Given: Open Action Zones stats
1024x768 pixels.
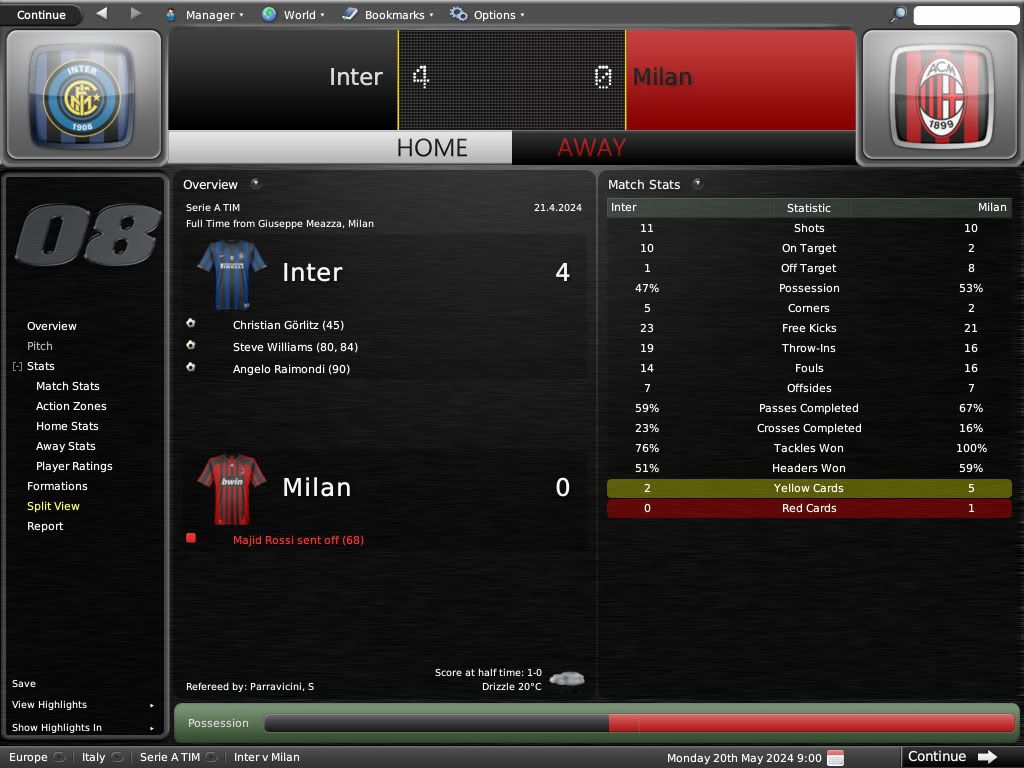Looking at the screenshot, I should pyautogui.click(x=71, y=406).
